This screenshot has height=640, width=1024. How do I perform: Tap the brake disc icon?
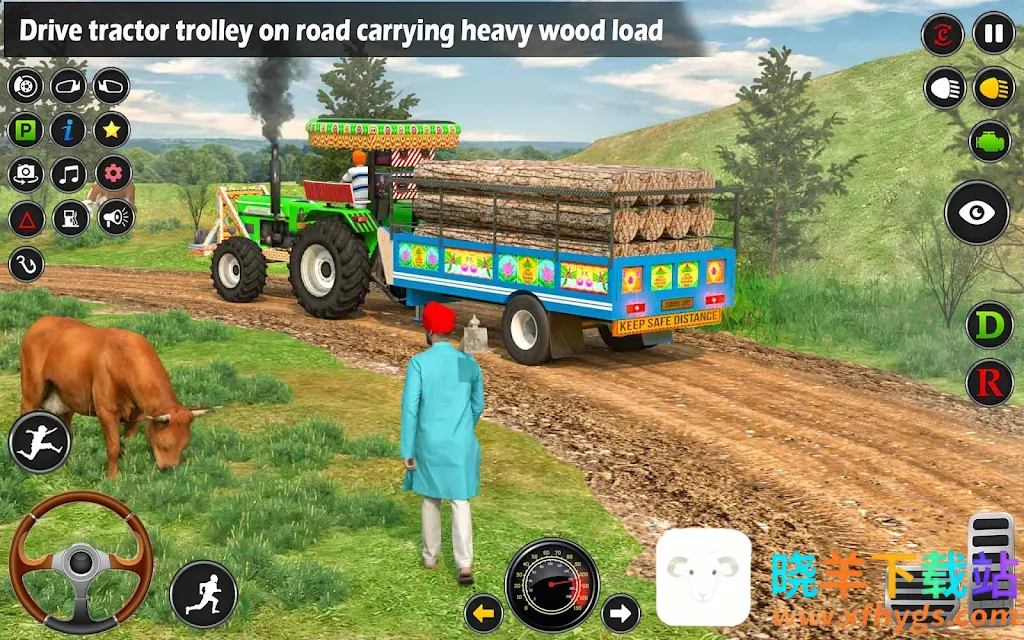[x=26, y=86]
